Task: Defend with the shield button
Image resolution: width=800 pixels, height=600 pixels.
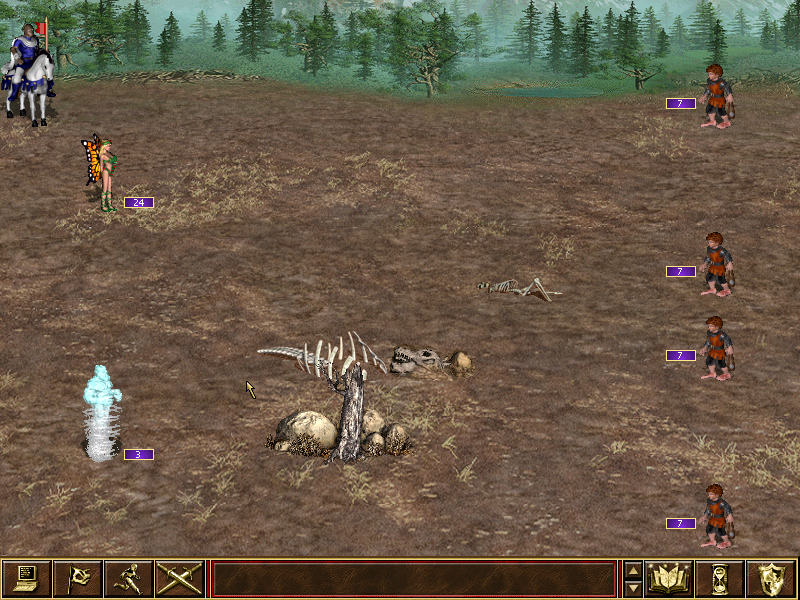Action: (771, 578)
